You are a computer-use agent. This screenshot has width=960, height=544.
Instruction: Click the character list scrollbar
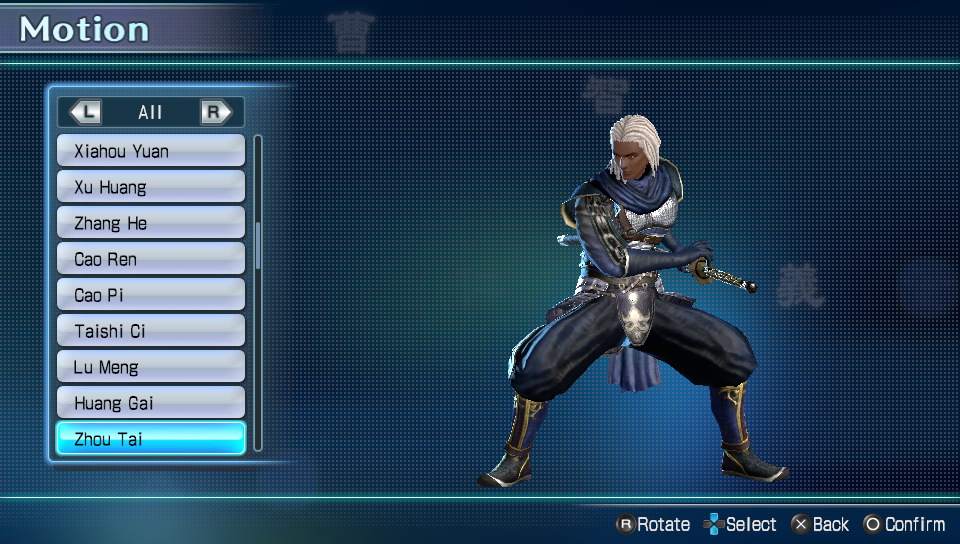point(258,245)
